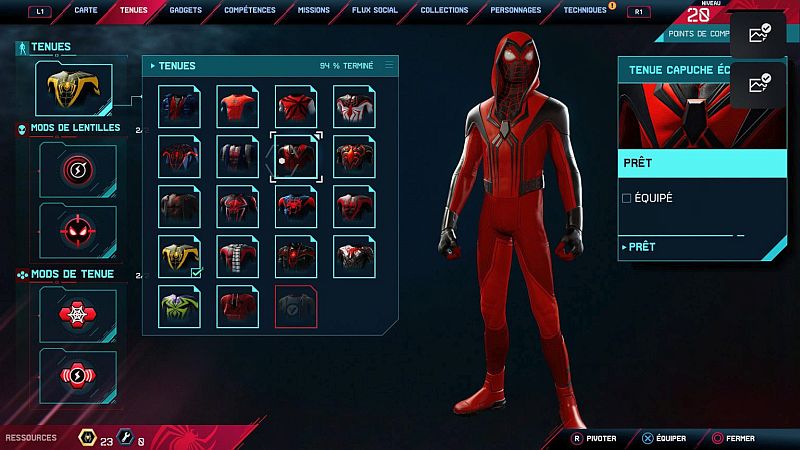Open the Collections tab
The image size is (800, 450).
444,10
